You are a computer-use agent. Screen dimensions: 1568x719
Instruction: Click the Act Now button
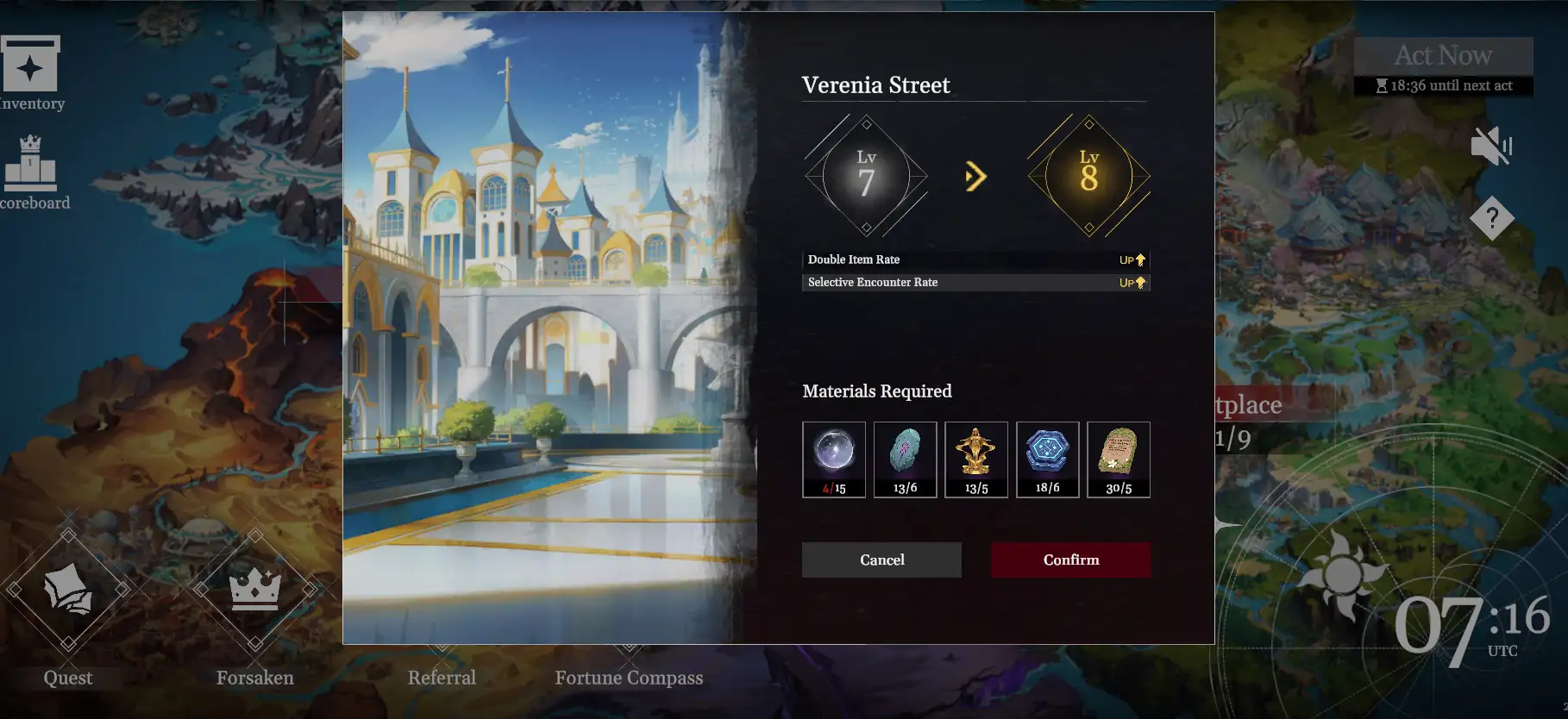tap(1443, 56)
